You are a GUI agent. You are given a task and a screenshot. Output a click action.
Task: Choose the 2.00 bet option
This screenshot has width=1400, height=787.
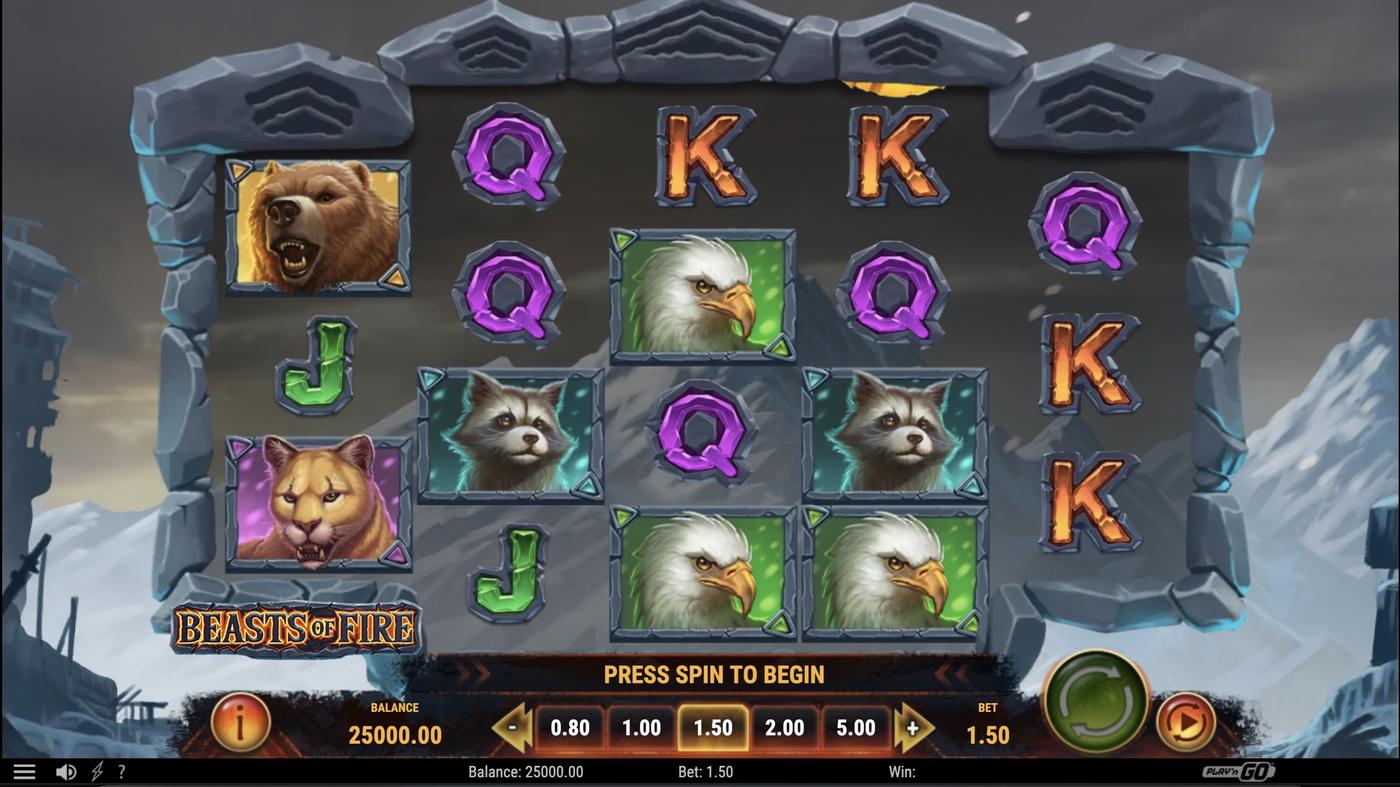point(784,727)
